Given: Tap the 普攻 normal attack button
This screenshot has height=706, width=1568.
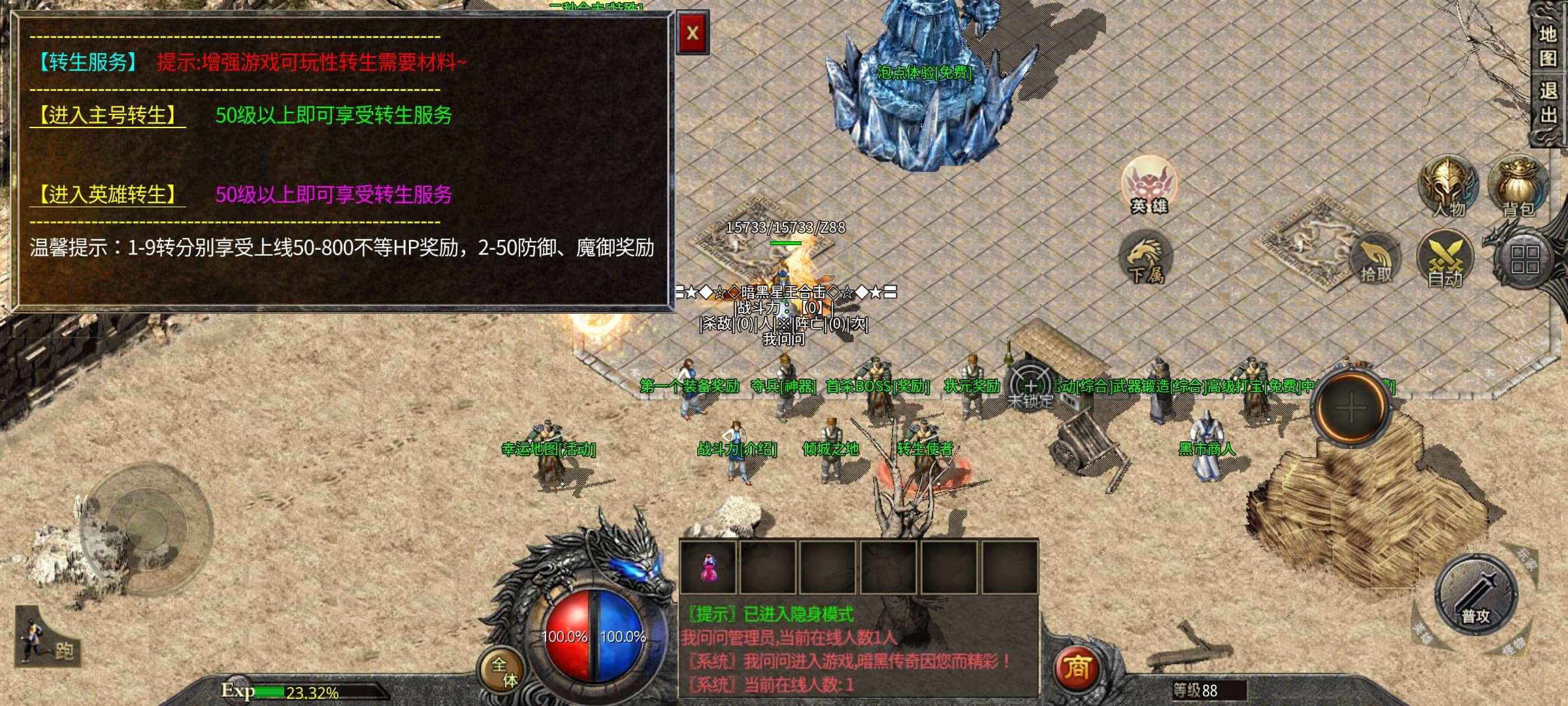Looking at the screenshot, I should (1476, 595).
